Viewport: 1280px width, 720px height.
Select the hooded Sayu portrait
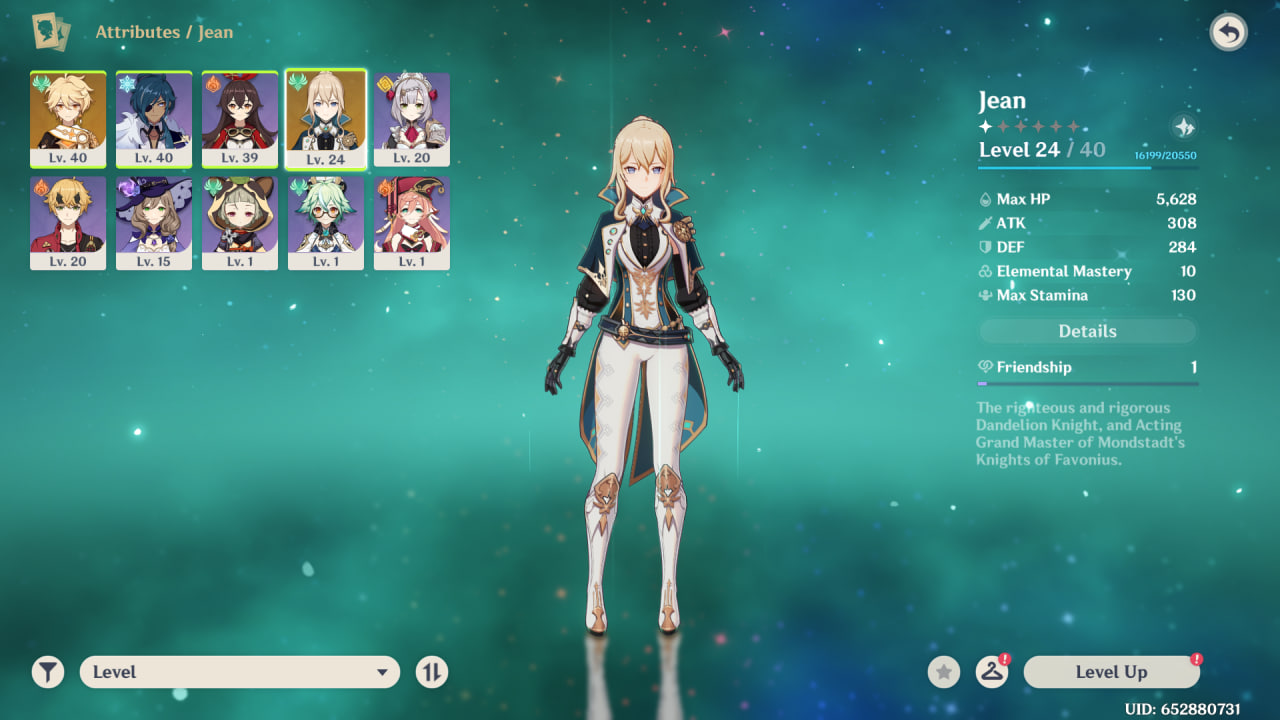coord(240,222)
